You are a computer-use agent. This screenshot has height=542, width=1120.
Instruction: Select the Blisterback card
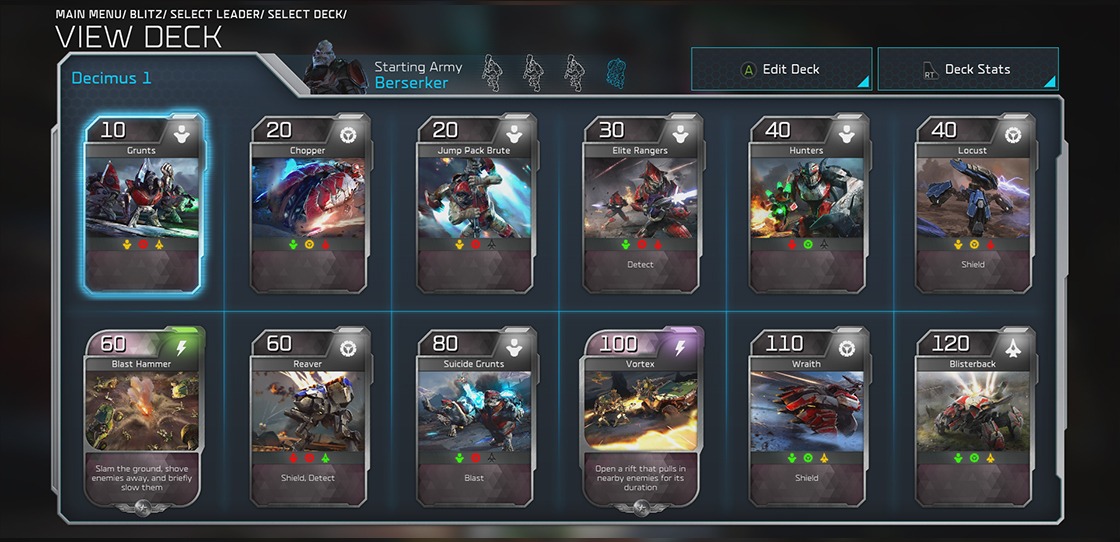click(x=972, y=417)
